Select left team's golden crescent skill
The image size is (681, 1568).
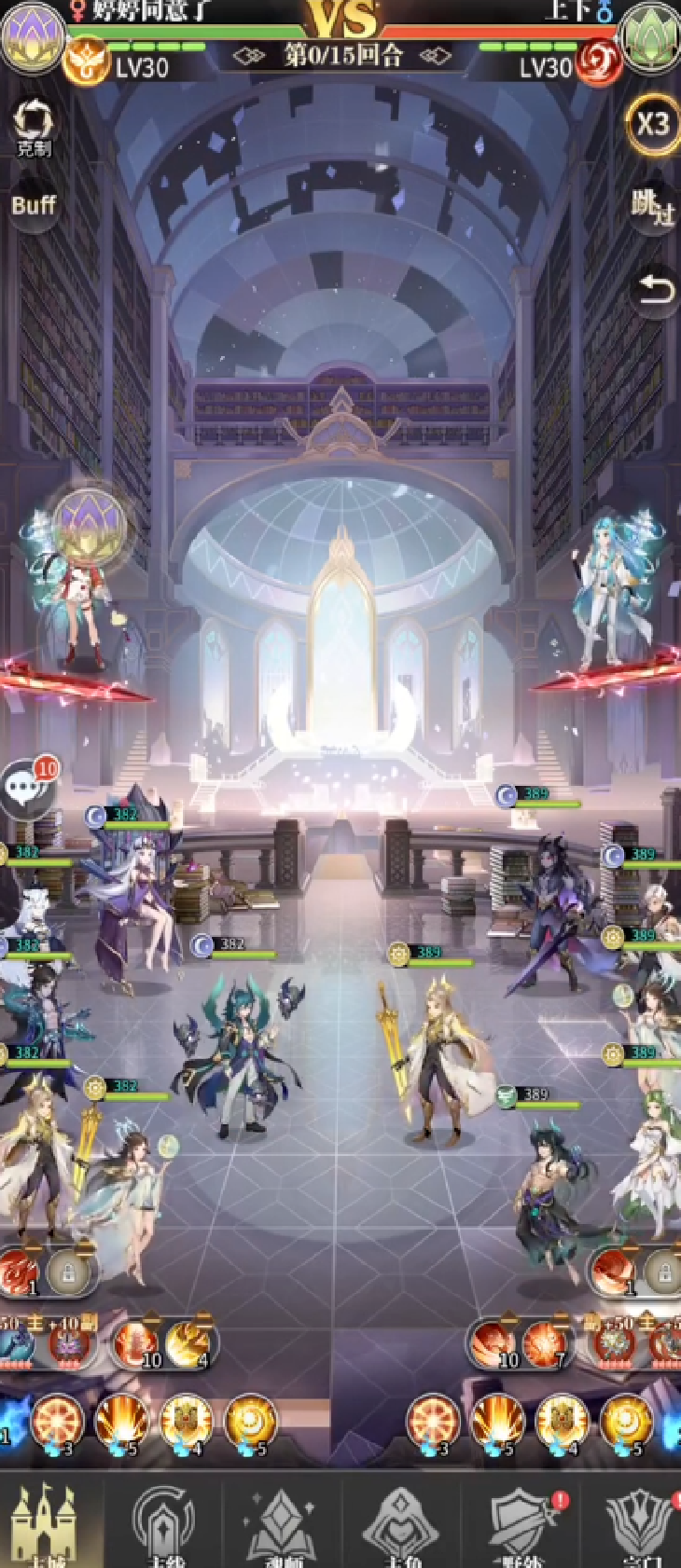point(249,1423)
